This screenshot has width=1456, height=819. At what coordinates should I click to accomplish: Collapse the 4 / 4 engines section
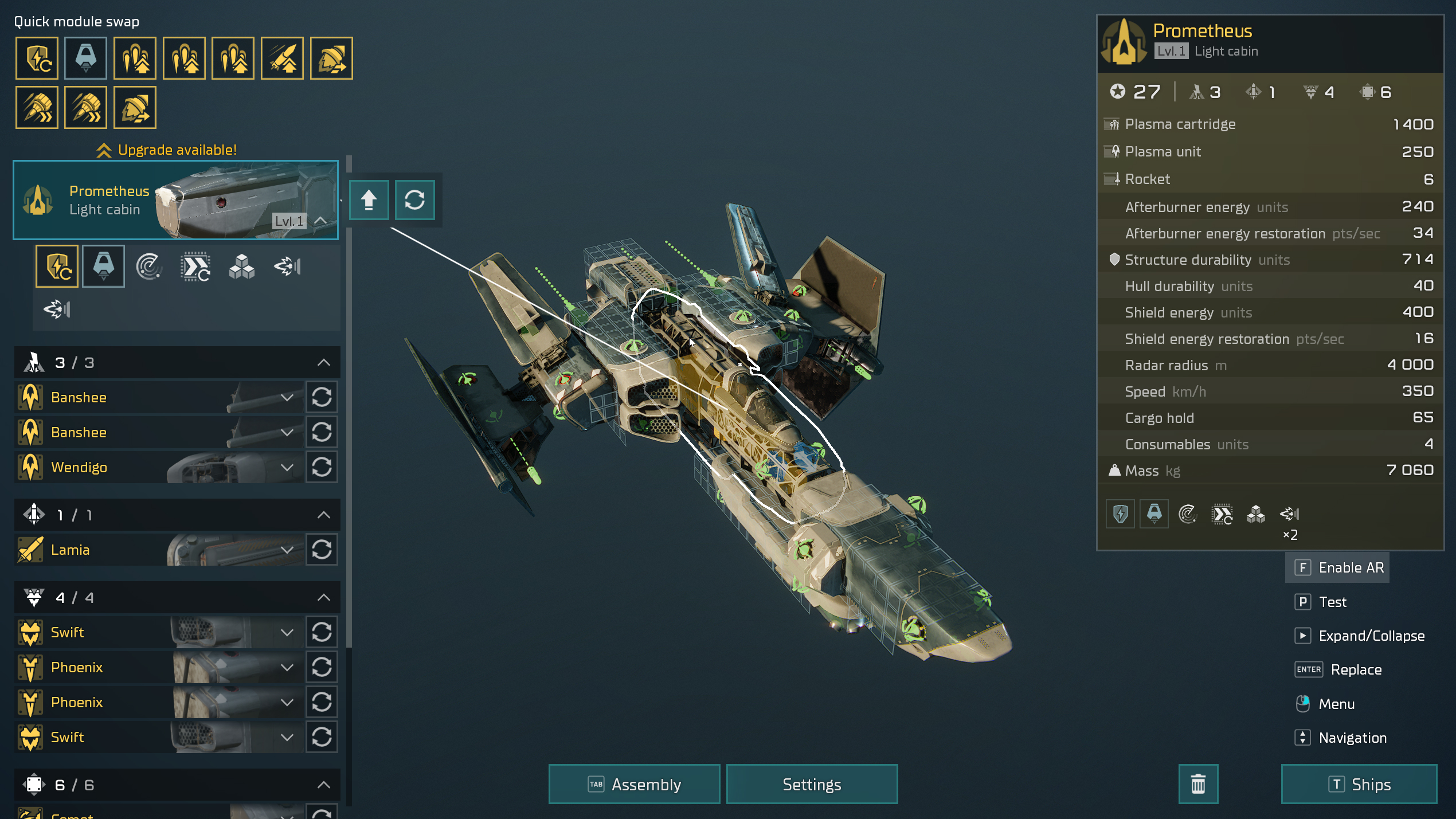323,597
